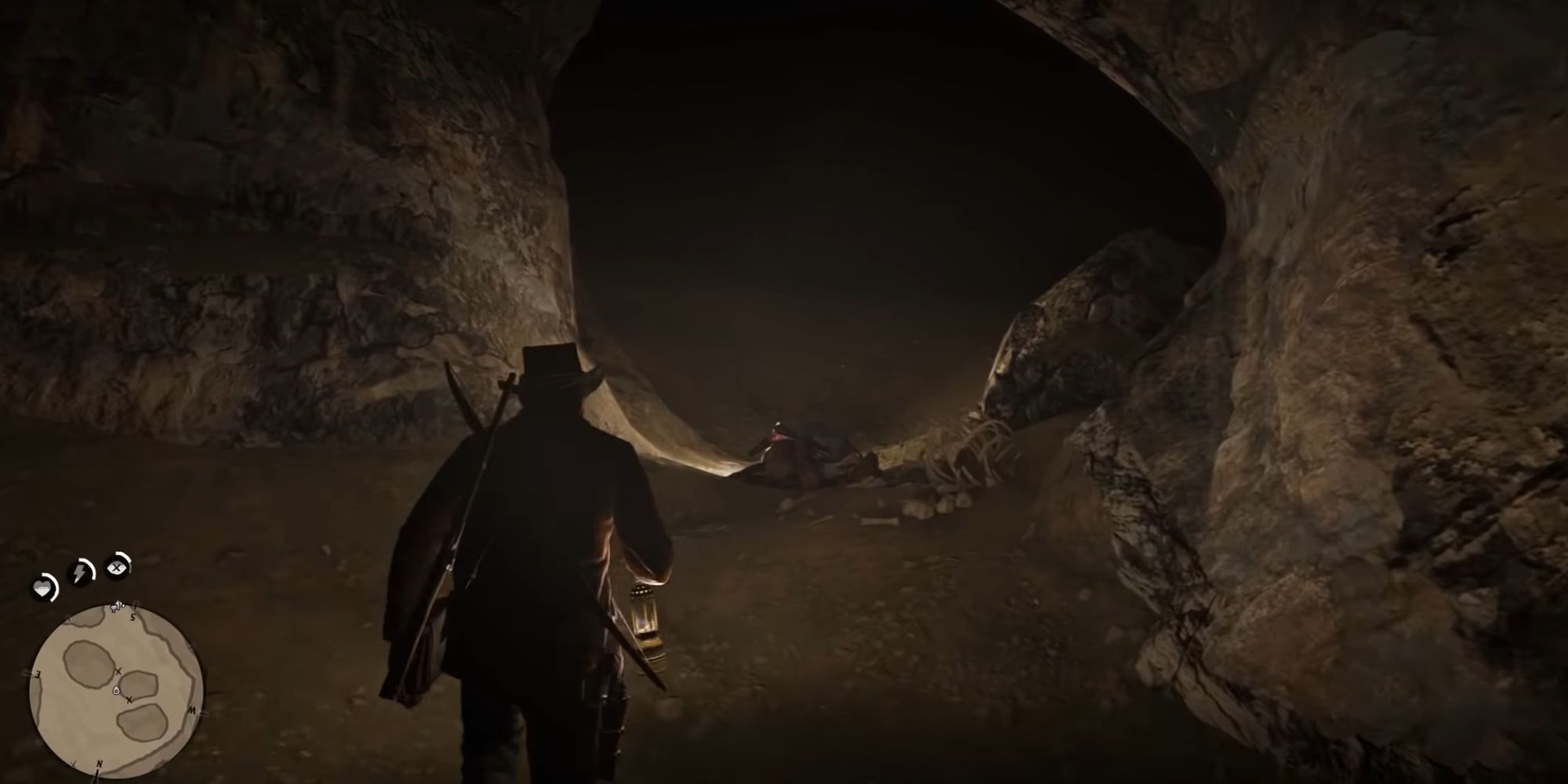Click the upper X marker on the minimap
Viewport: 1568px width, 784px height.
tap(118, 671)
